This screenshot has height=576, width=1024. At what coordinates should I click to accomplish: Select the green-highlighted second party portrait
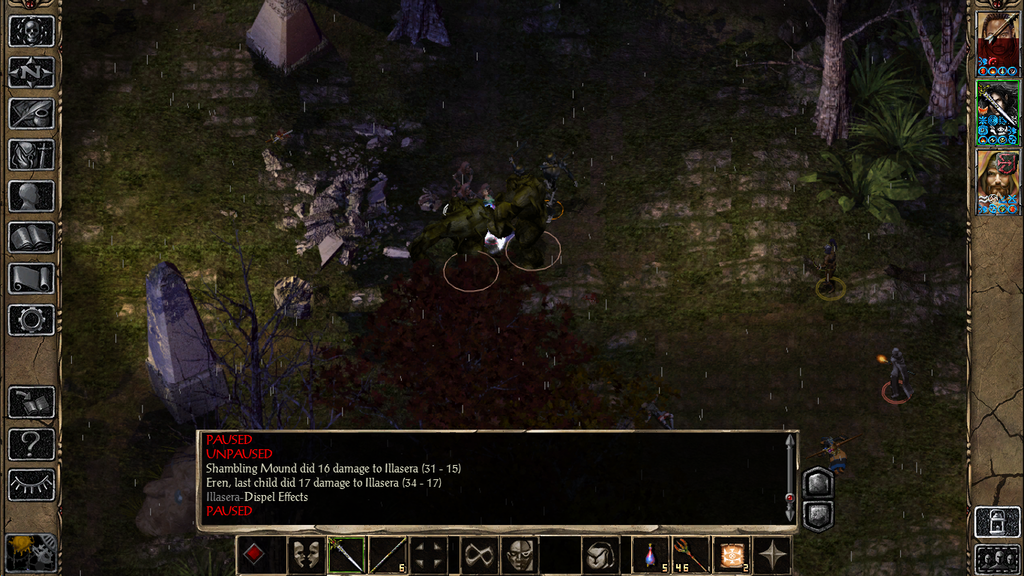pyautogui.click(x=998, y=111)
